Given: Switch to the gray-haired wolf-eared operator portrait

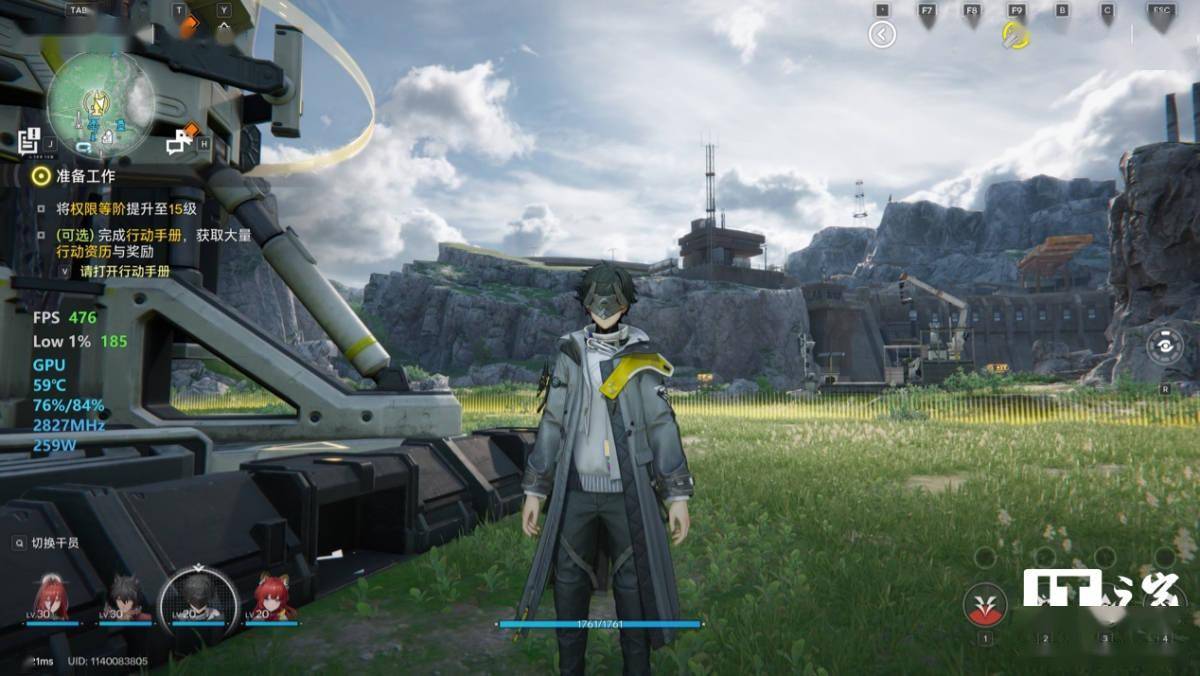Looking at the screenshot, I should pyautogui.click(x=126, y=597).
